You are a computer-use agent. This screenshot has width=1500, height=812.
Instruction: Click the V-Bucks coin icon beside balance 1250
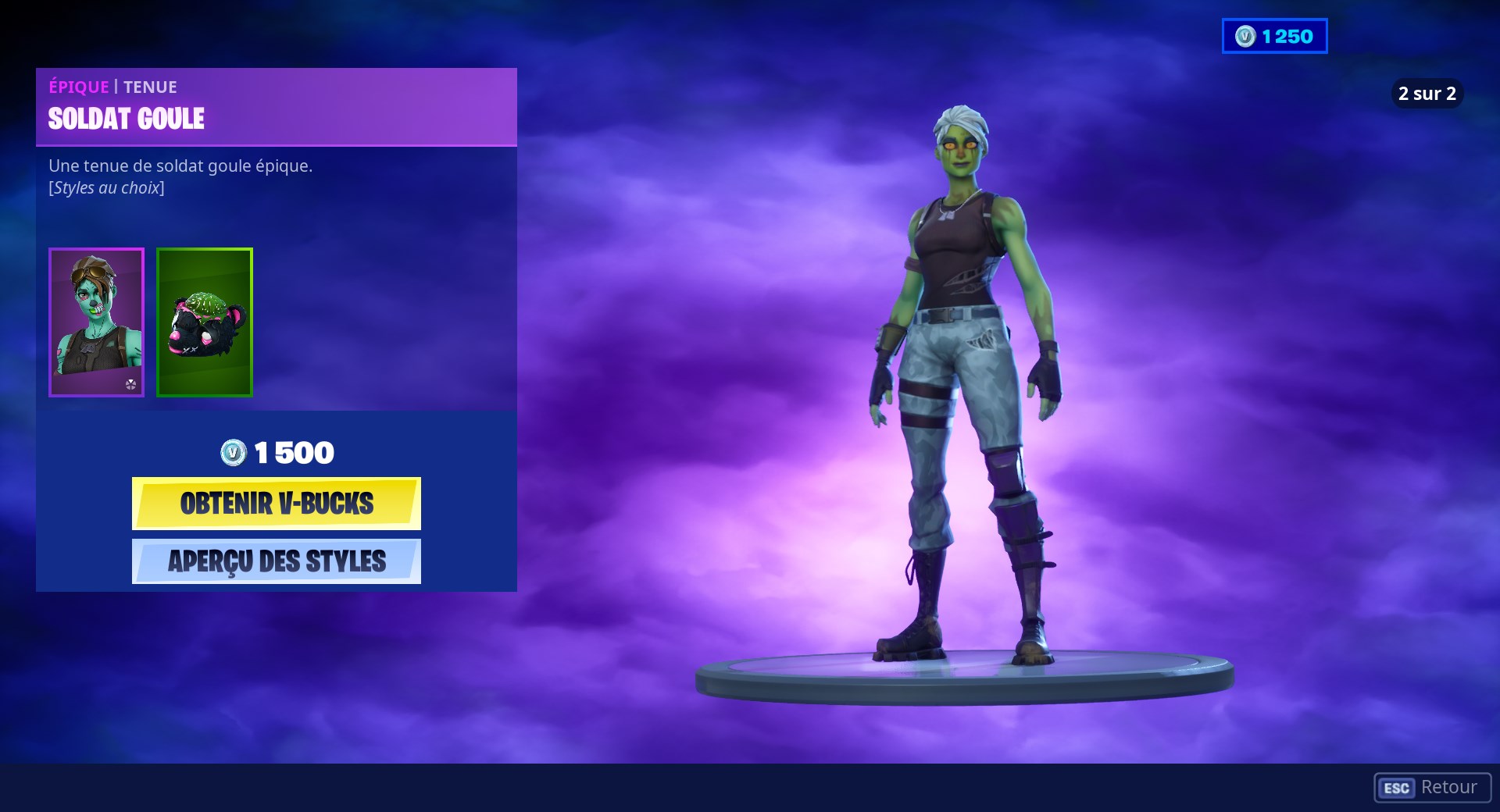pos(1246,34)
